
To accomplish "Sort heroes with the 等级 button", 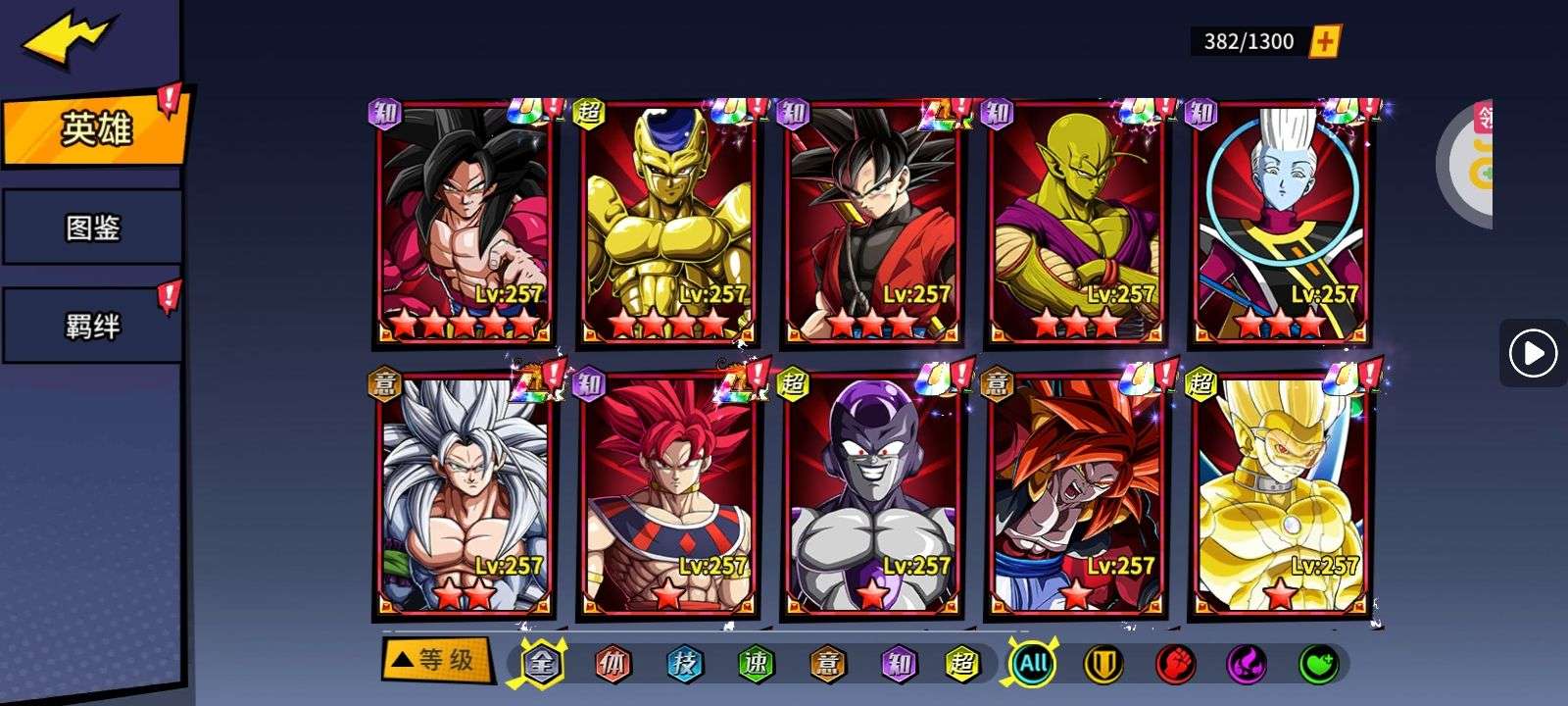I will [434, 660].
